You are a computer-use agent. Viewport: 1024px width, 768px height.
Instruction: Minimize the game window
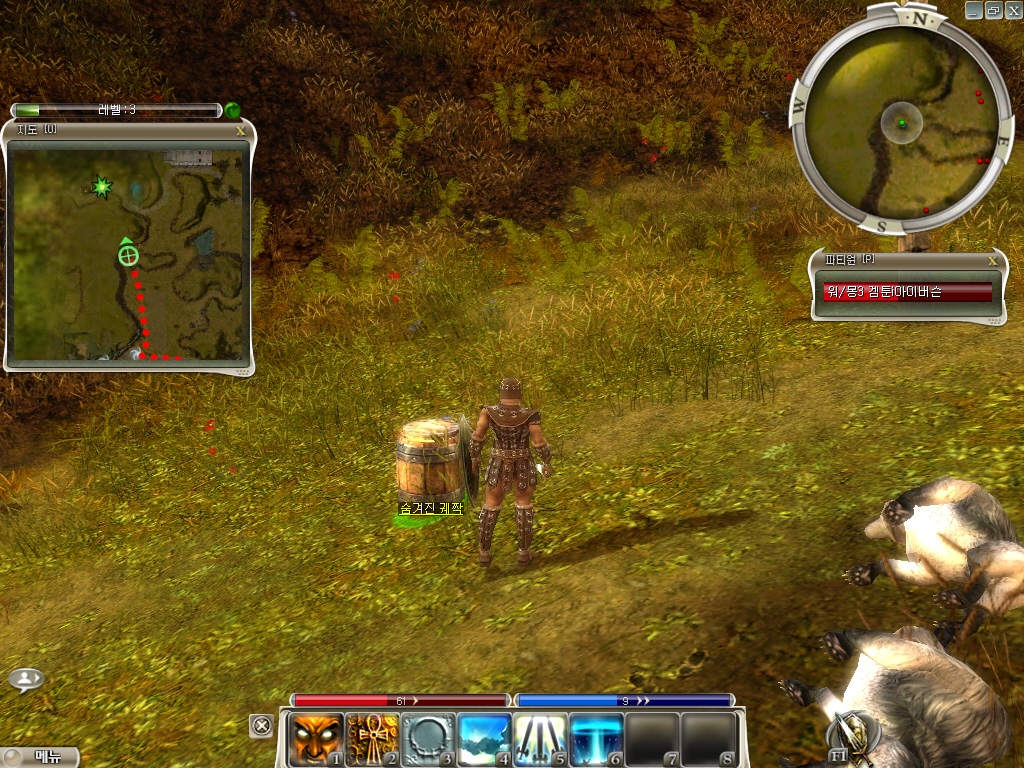pyautogui.click(x=975, y=9)
